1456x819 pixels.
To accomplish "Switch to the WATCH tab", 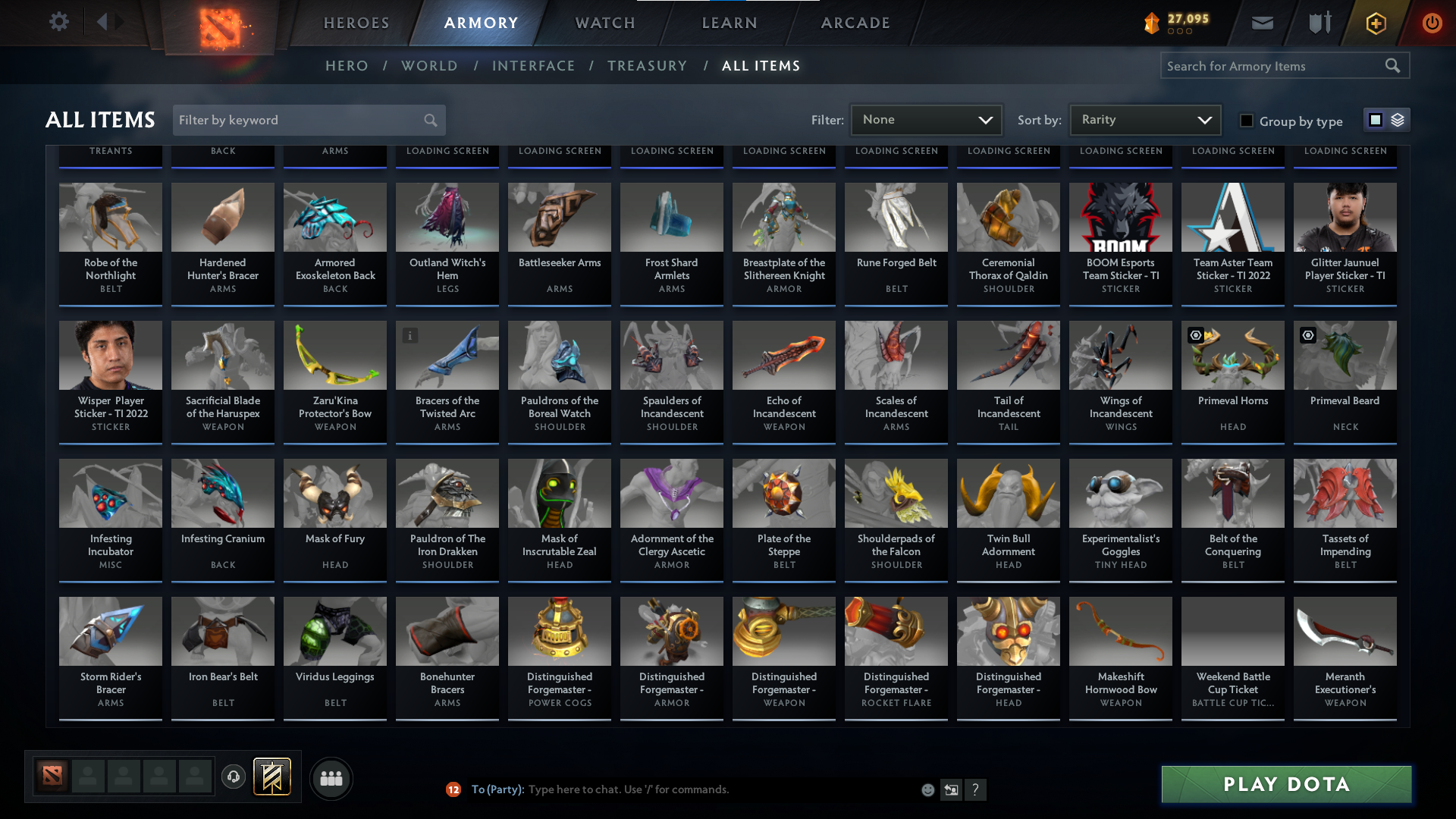I will tap(604, 23).
